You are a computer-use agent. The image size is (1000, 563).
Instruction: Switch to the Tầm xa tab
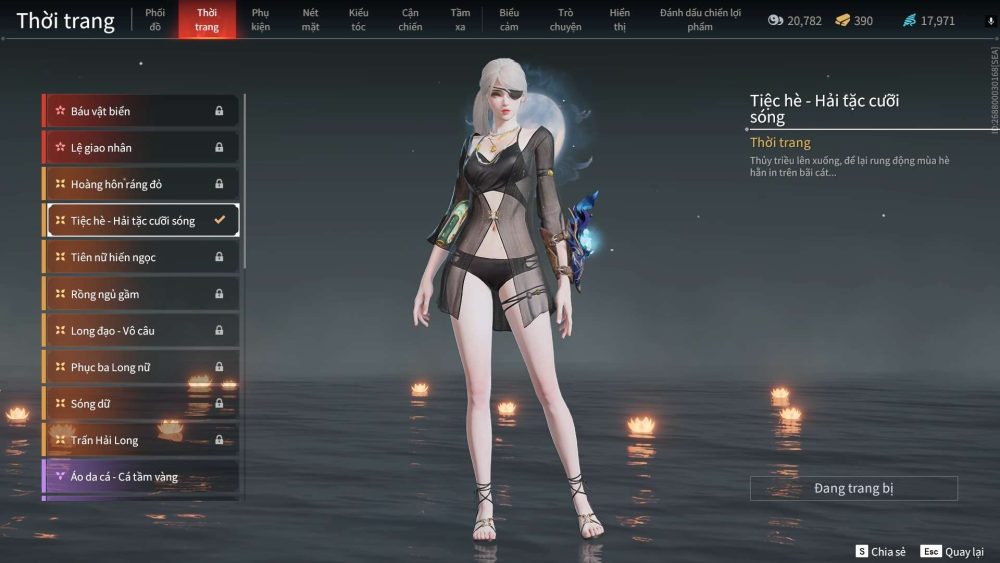click(460, 19)
